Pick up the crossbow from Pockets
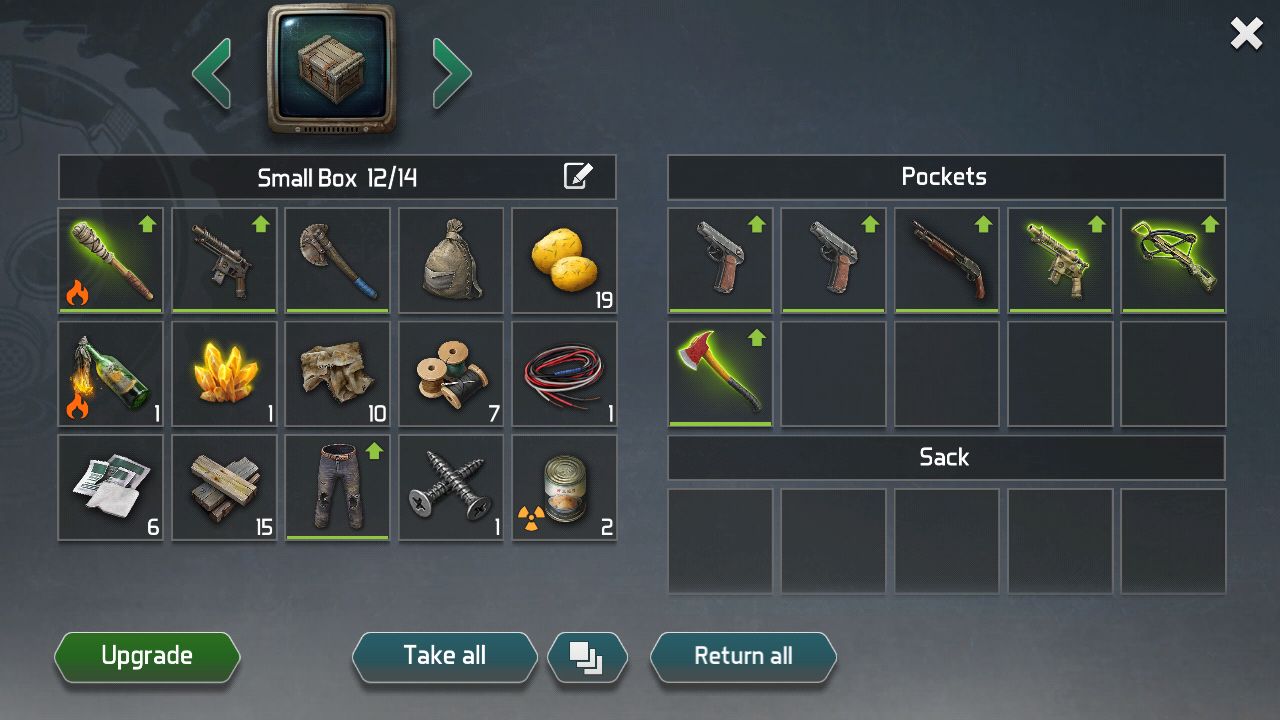 coord(1173,260)
